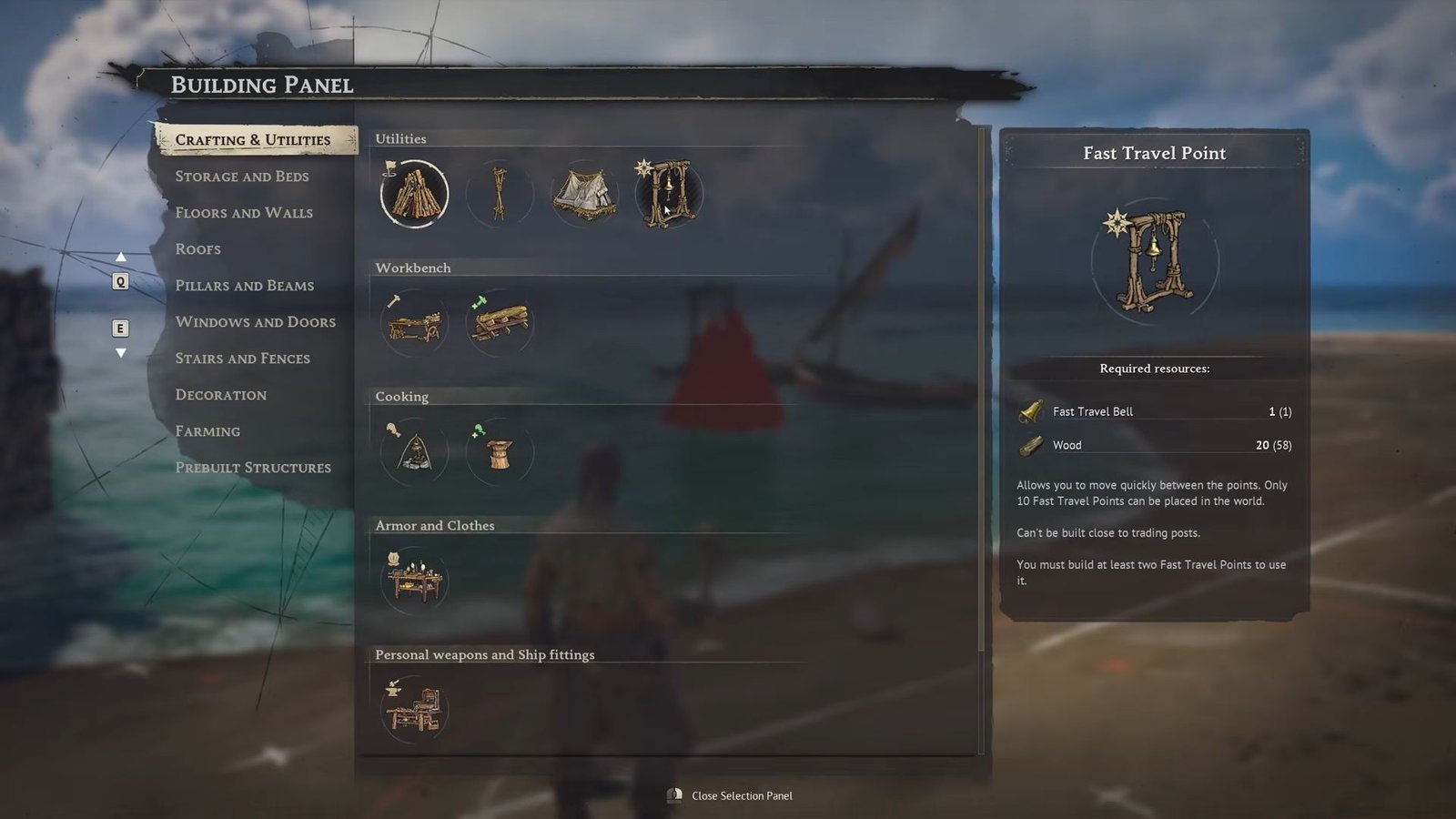Open the Floors and Walls category
The image size is (1456, 819).
244,213
